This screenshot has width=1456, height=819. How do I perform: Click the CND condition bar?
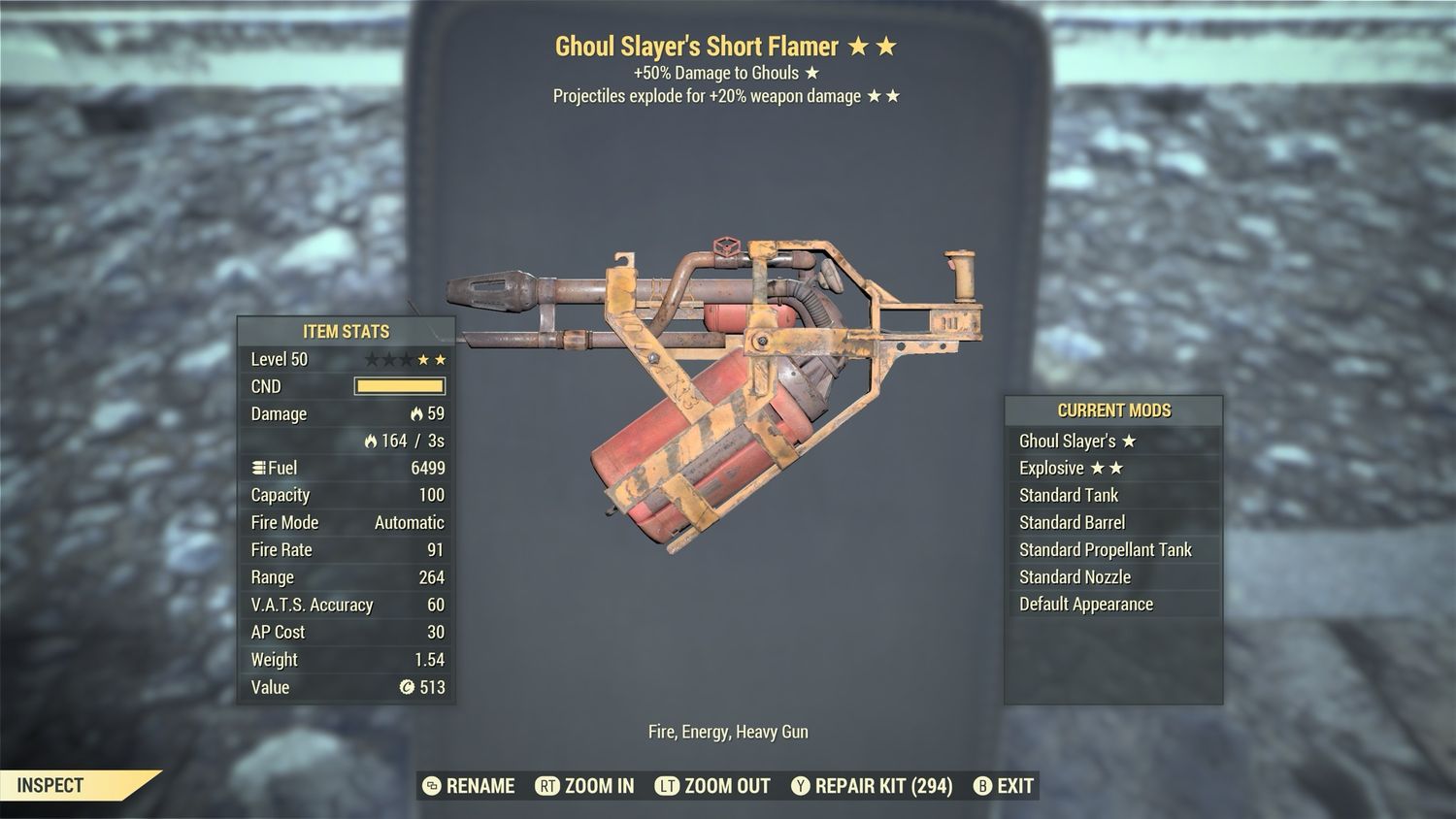coord(398,385)
